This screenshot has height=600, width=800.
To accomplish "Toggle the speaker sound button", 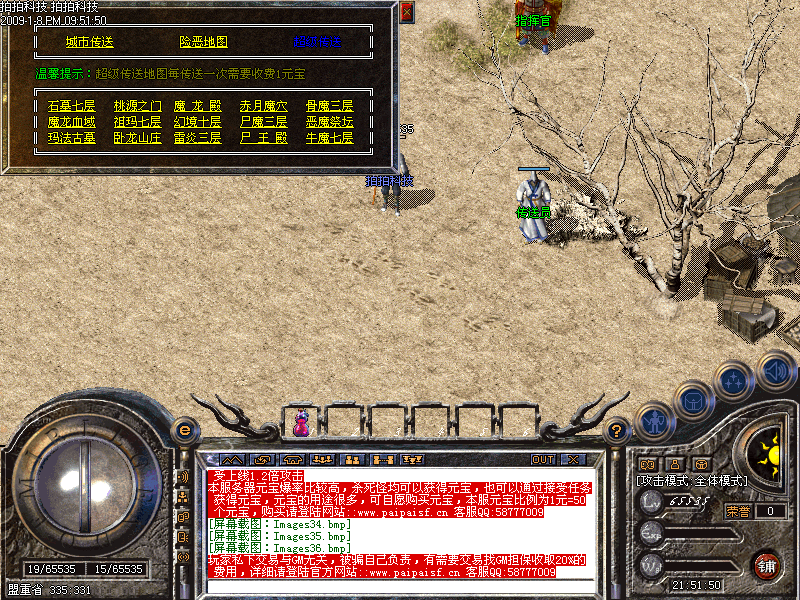I will [775, 370].
